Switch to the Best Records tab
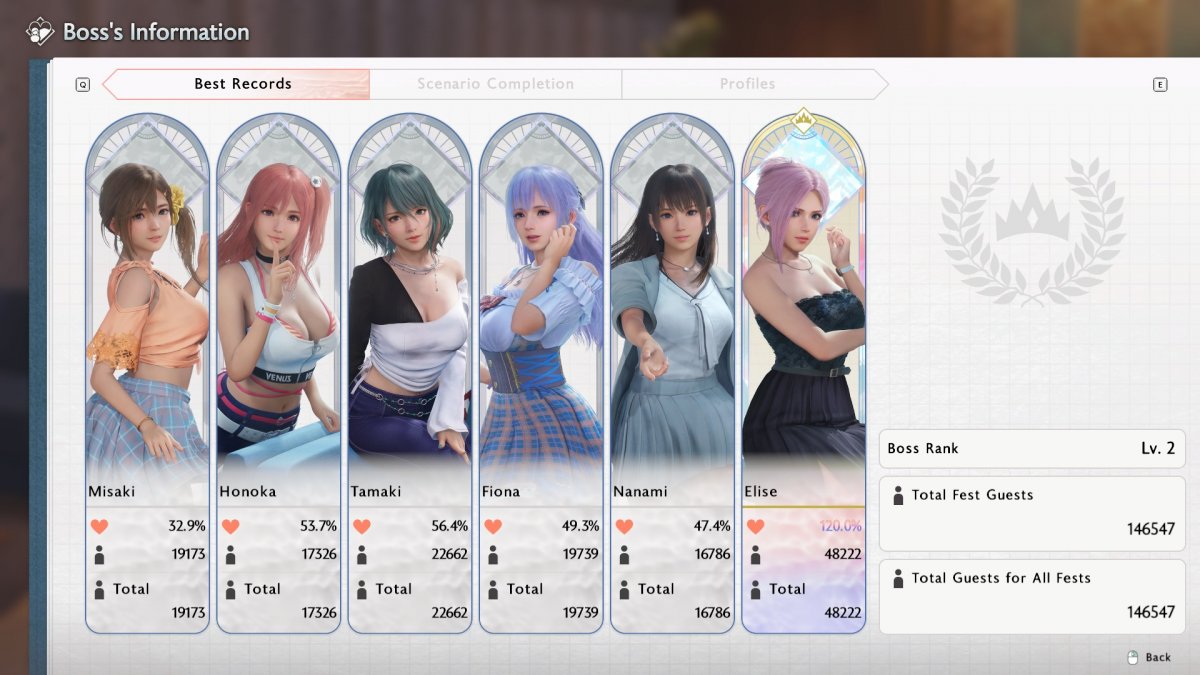Screen dimensions: 1200x675 [242, 84]
